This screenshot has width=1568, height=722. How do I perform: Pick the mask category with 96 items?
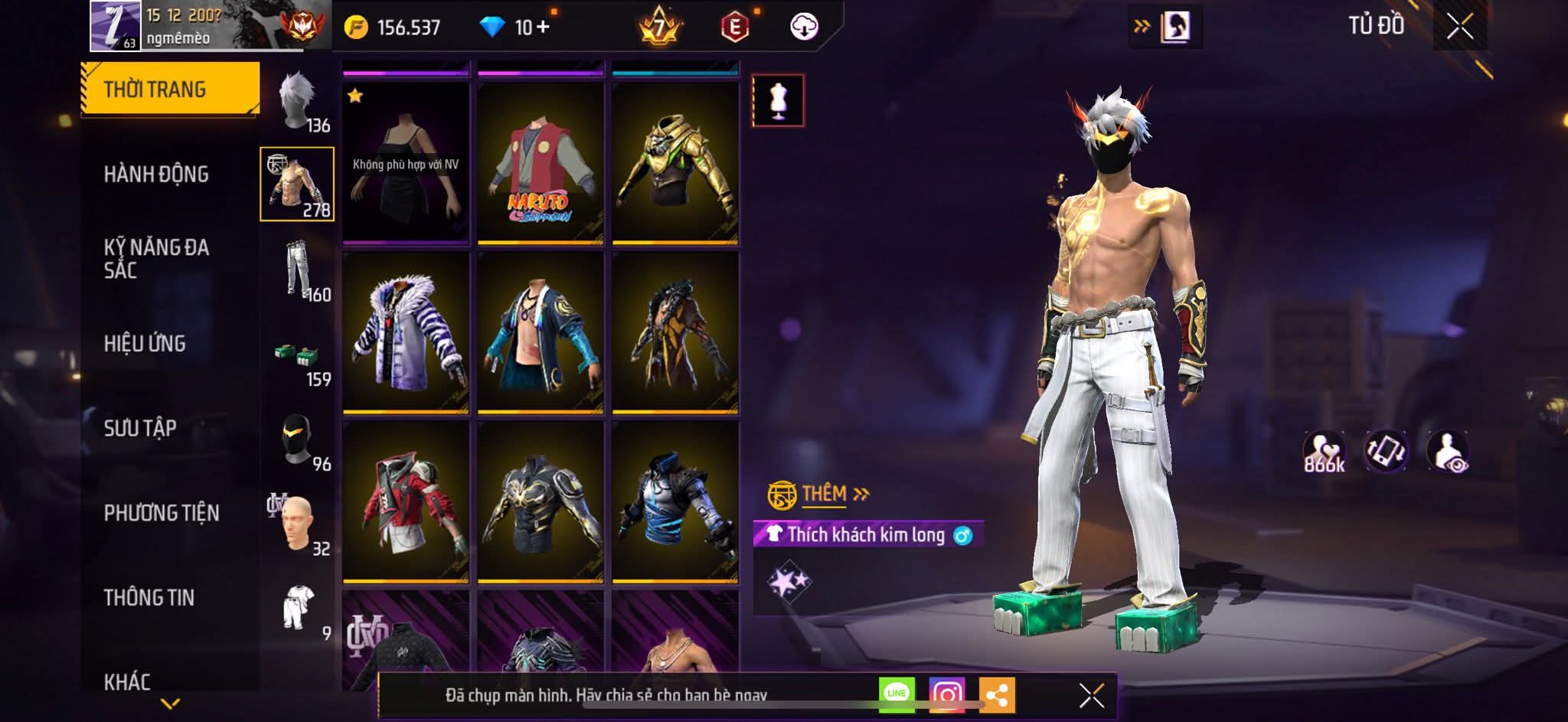click(298, 440)
